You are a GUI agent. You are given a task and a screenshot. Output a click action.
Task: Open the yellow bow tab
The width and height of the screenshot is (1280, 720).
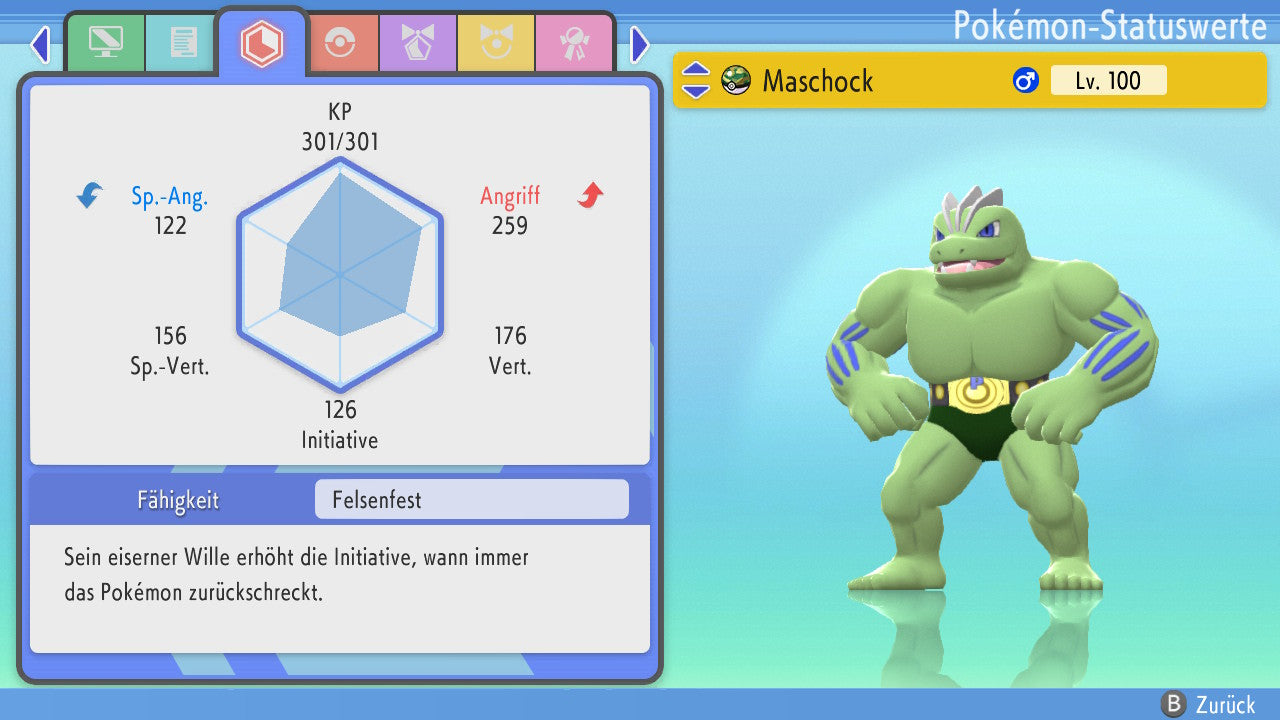[495, 43]
